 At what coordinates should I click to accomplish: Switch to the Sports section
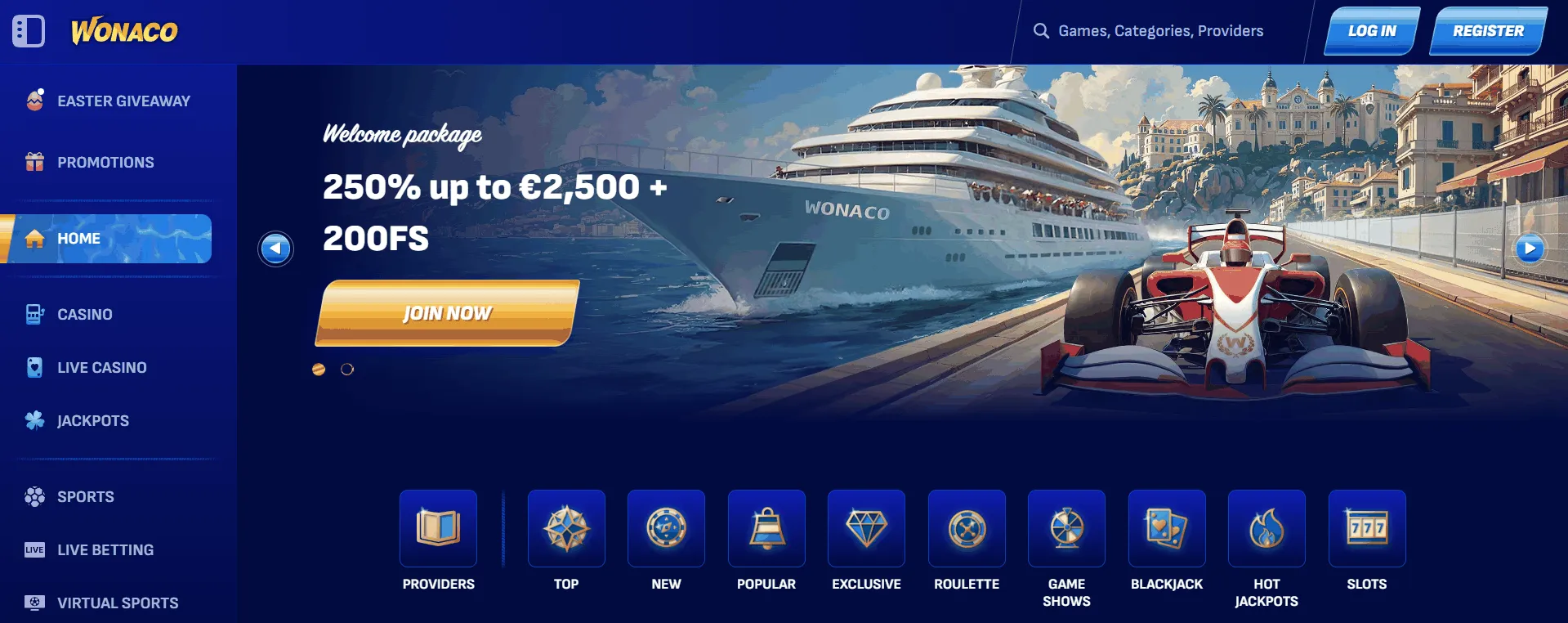[85, 496]
